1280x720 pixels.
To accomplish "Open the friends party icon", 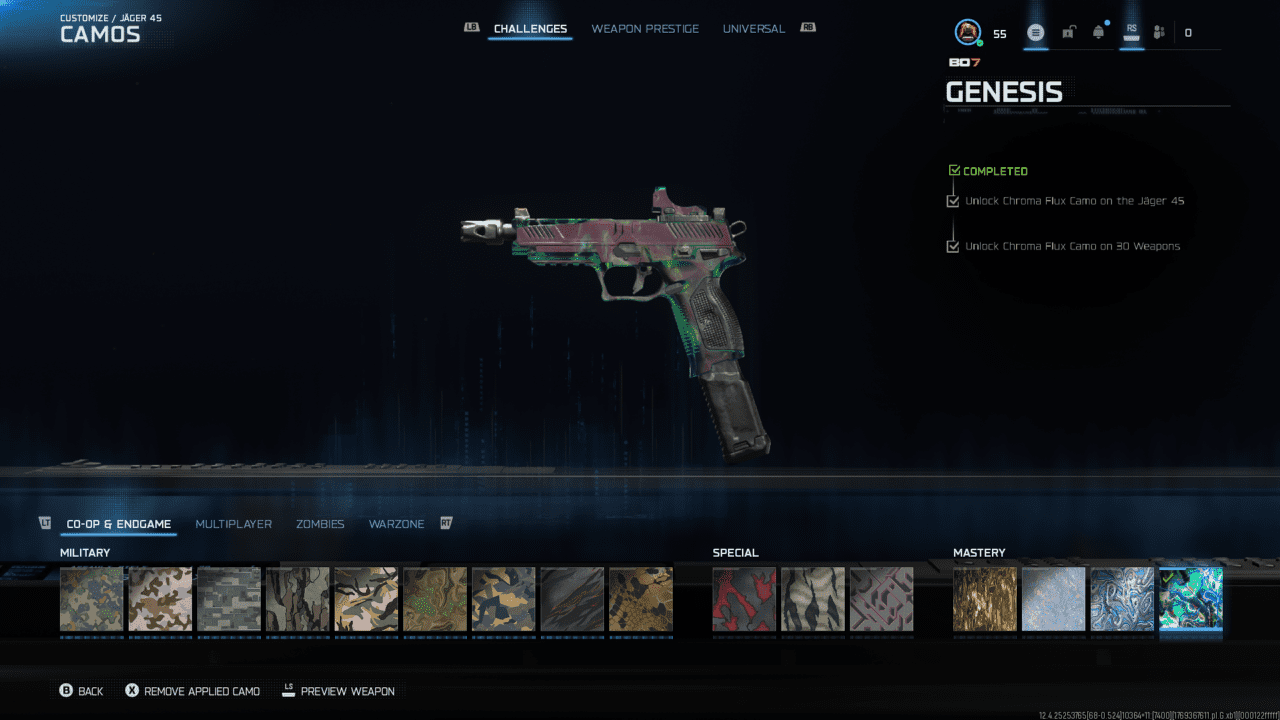I will [1159, 33].
